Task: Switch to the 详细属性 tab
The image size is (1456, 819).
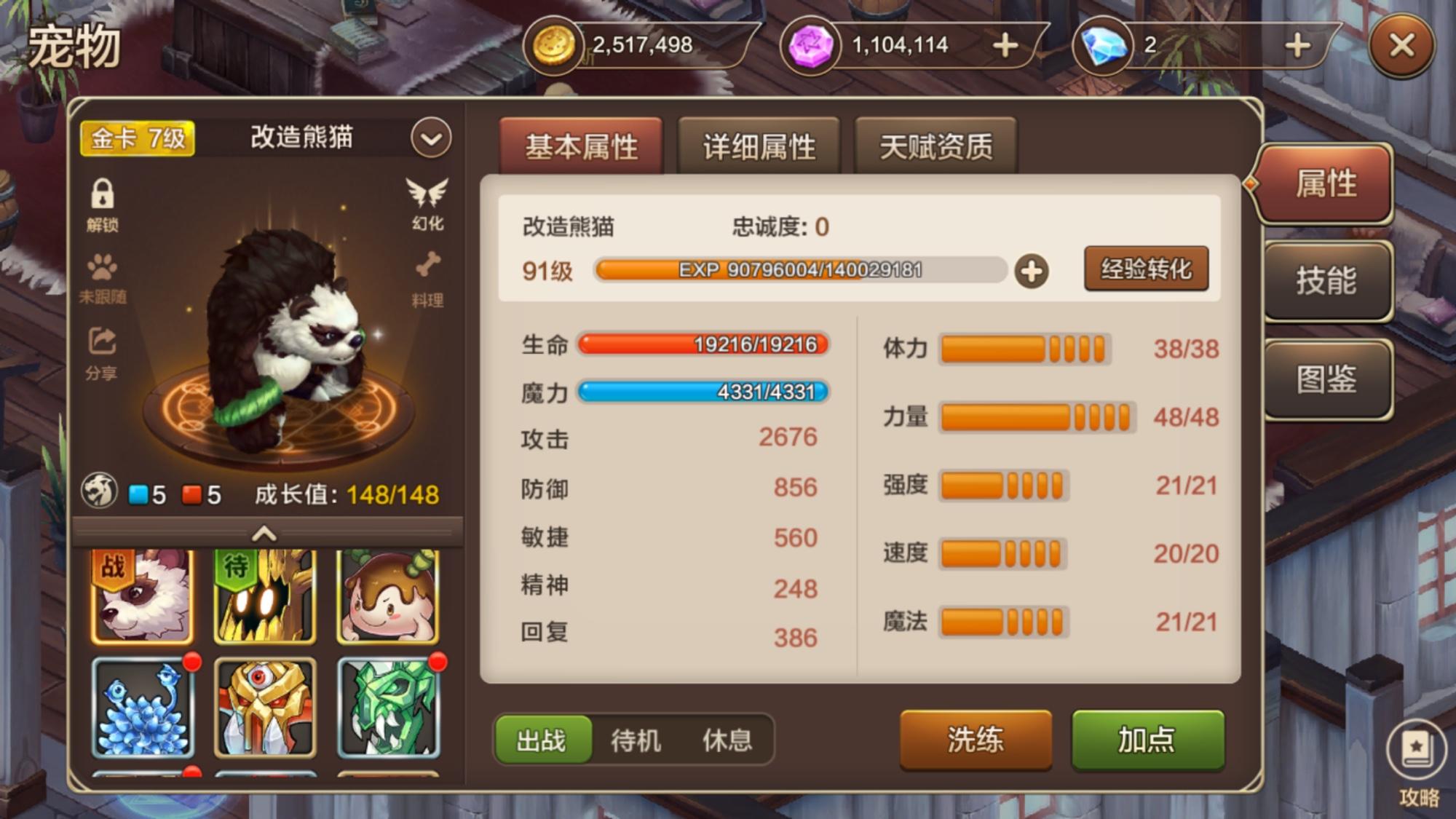Action: (x=759, y=146)
